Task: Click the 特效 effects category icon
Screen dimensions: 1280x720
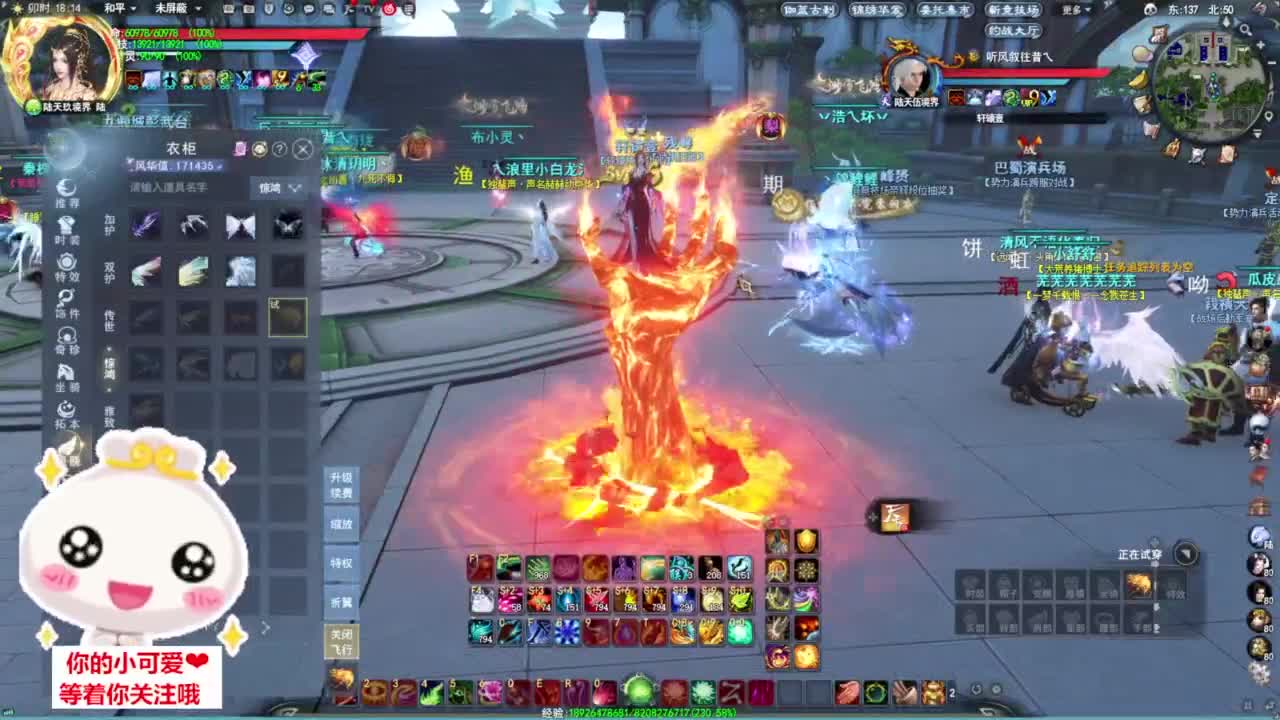Action: 67,266
